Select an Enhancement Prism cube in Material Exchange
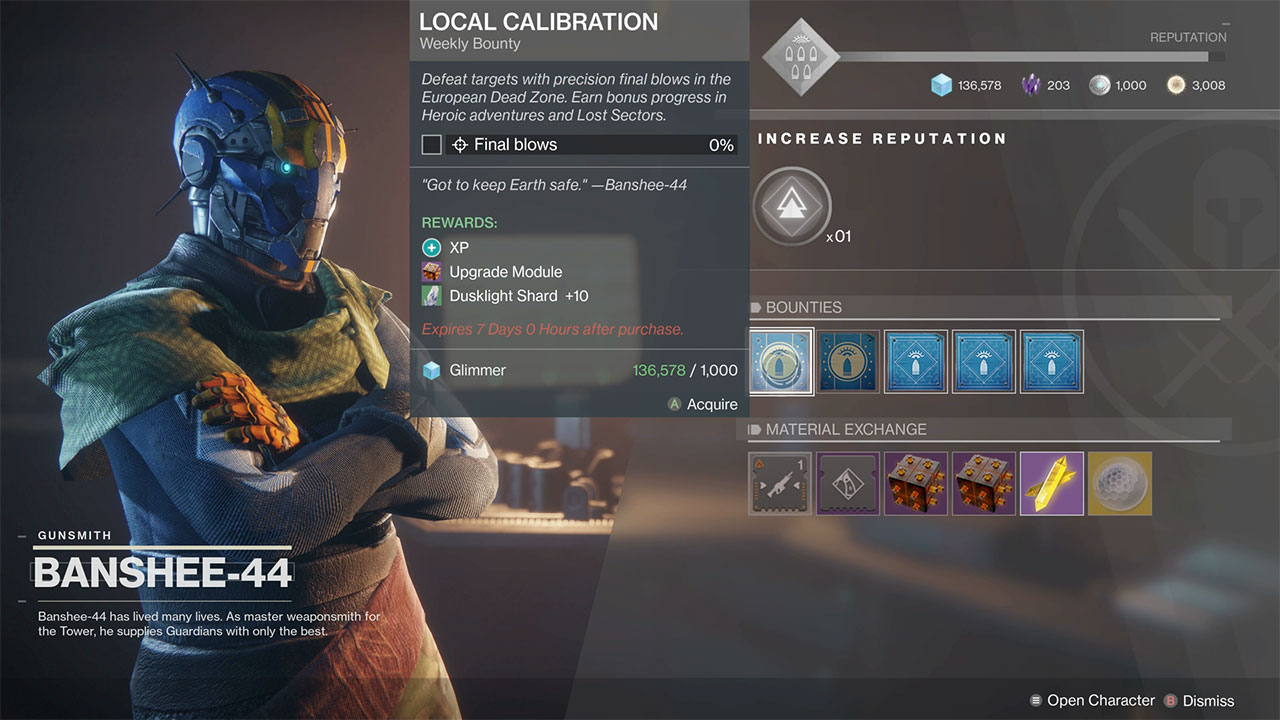The image size is (1280, 720). (916, 483)
